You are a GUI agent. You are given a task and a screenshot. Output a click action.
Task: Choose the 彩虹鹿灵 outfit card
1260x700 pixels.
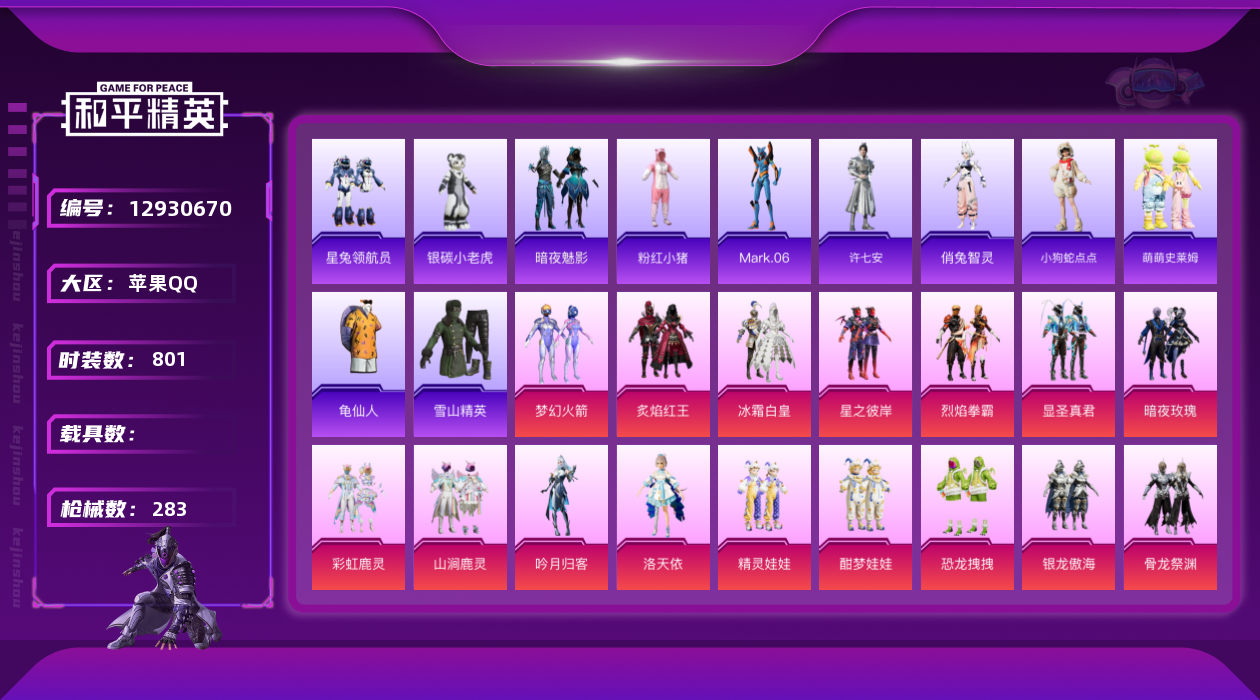tap(358, 517)
